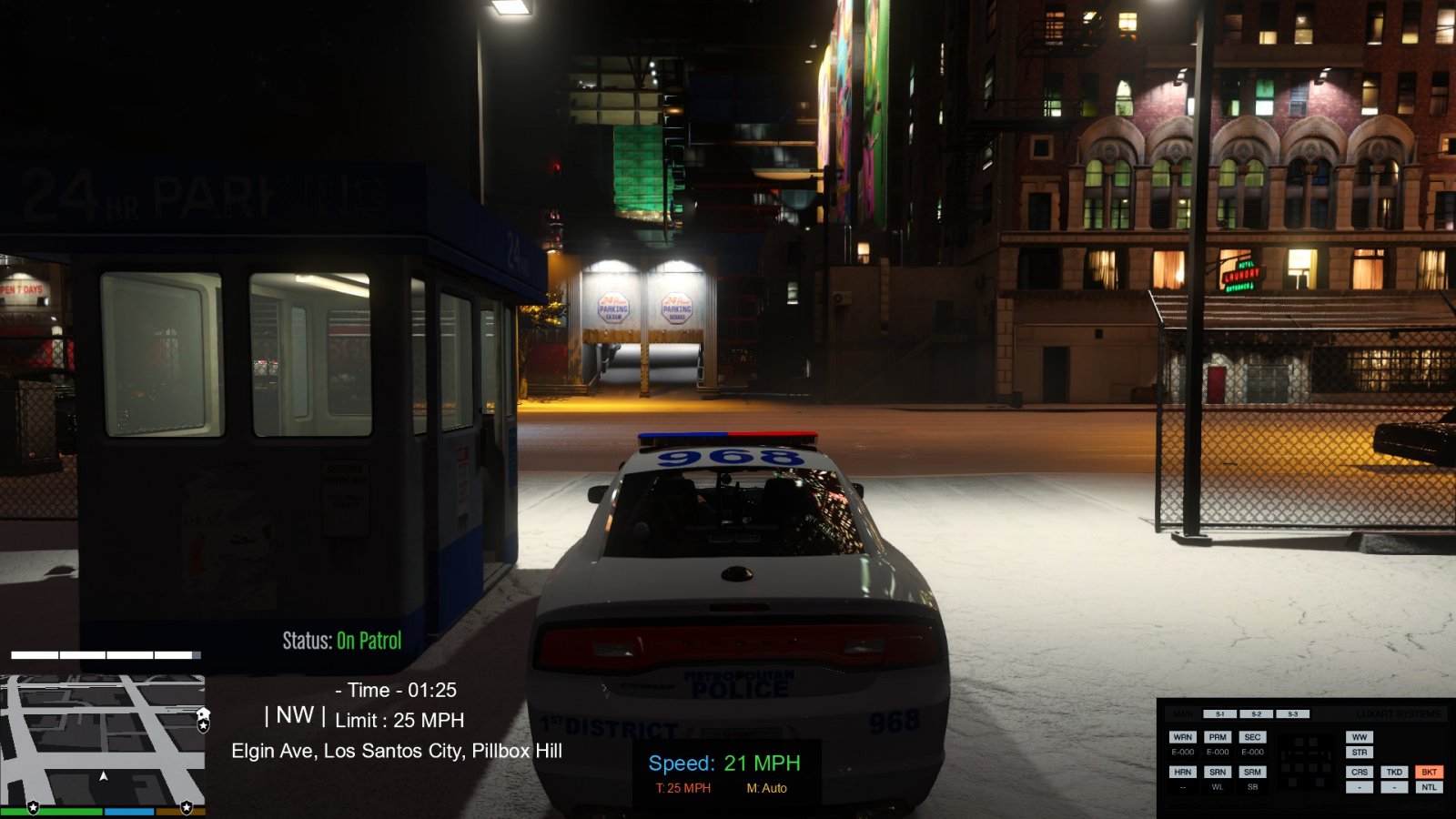1456x819 pixels.
Task: Toggle the STR button
Action: pyautogui.click(x=1360, y=753)
